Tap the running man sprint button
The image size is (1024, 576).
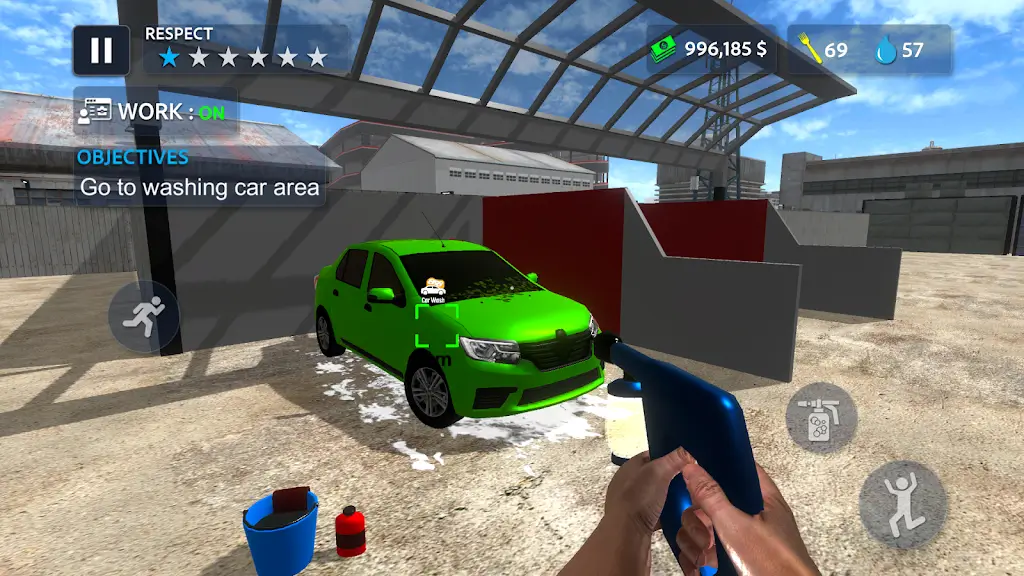point(144,316)
